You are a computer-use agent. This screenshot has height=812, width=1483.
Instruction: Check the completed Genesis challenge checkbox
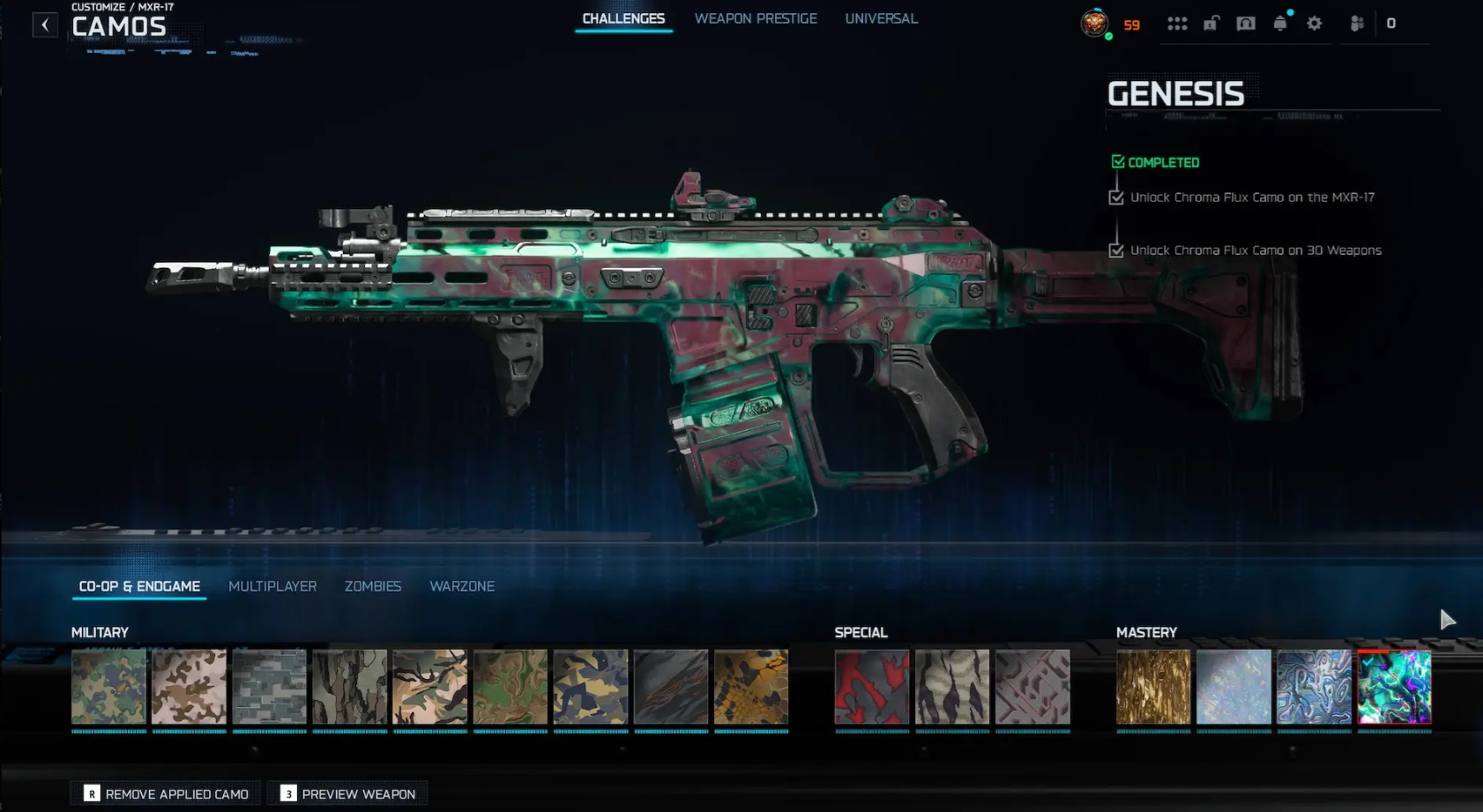pos(1118,161)
